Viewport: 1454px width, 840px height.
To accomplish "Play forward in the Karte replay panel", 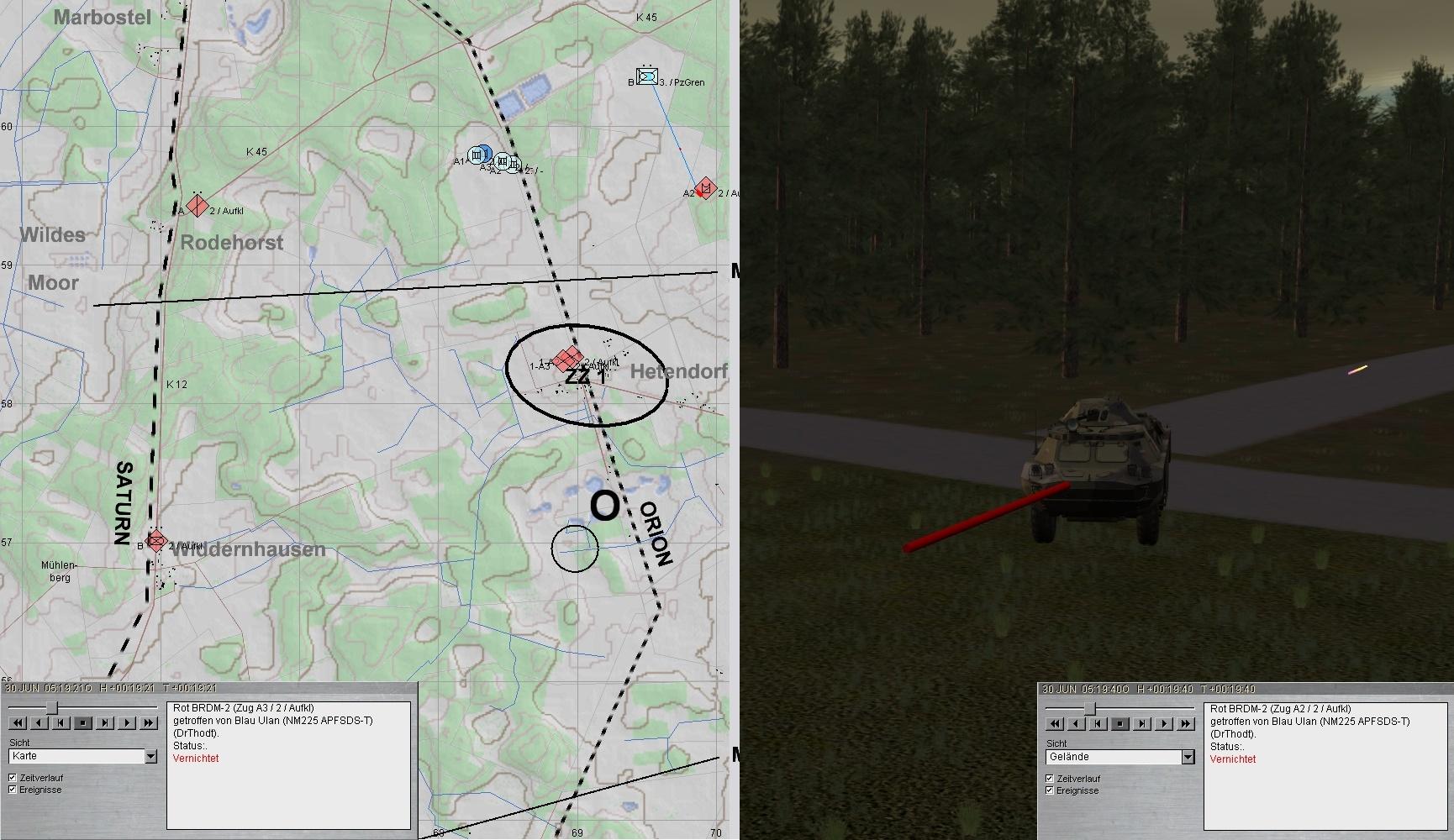I will 127,722.
